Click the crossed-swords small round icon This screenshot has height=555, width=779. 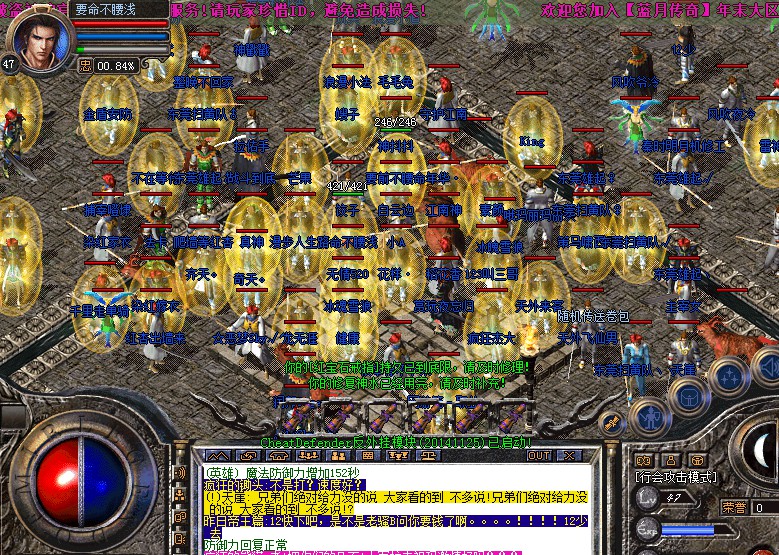(x=612, y=423)
